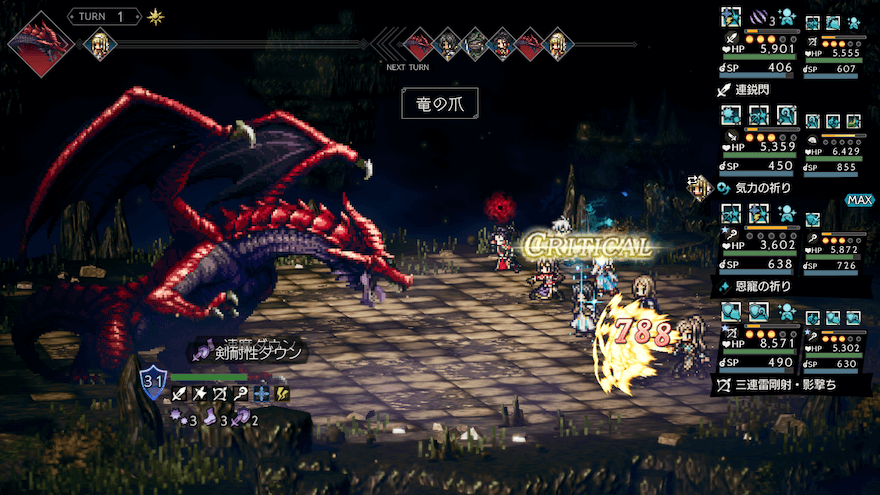
Task: Click the blue ice weakness icon
Action: pyautogui.click(x=262, y=394)
